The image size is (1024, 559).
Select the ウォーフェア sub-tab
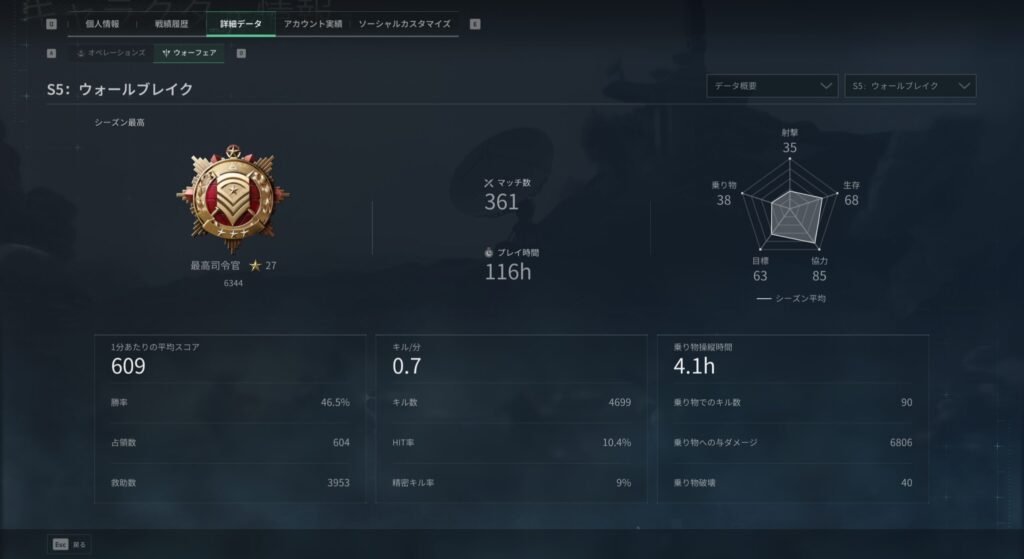click(189, 52)
